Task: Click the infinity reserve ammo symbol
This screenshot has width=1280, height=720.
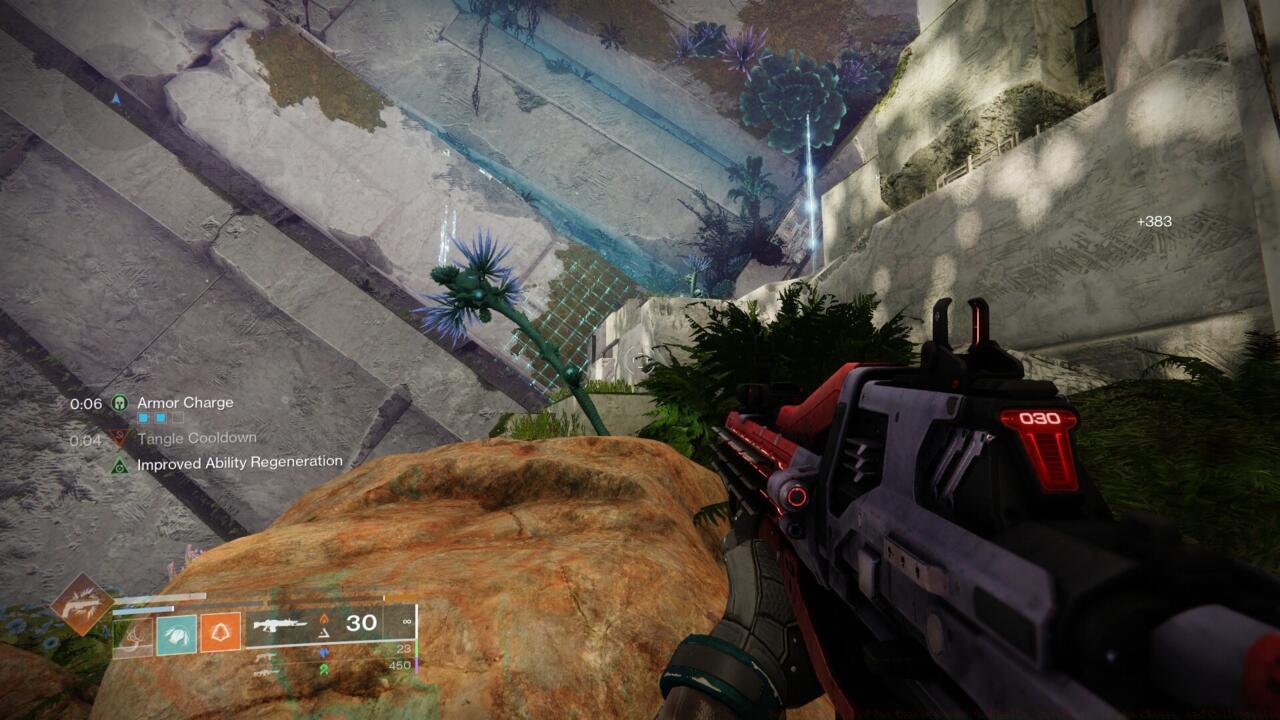Action: click(x=405, y=622)
